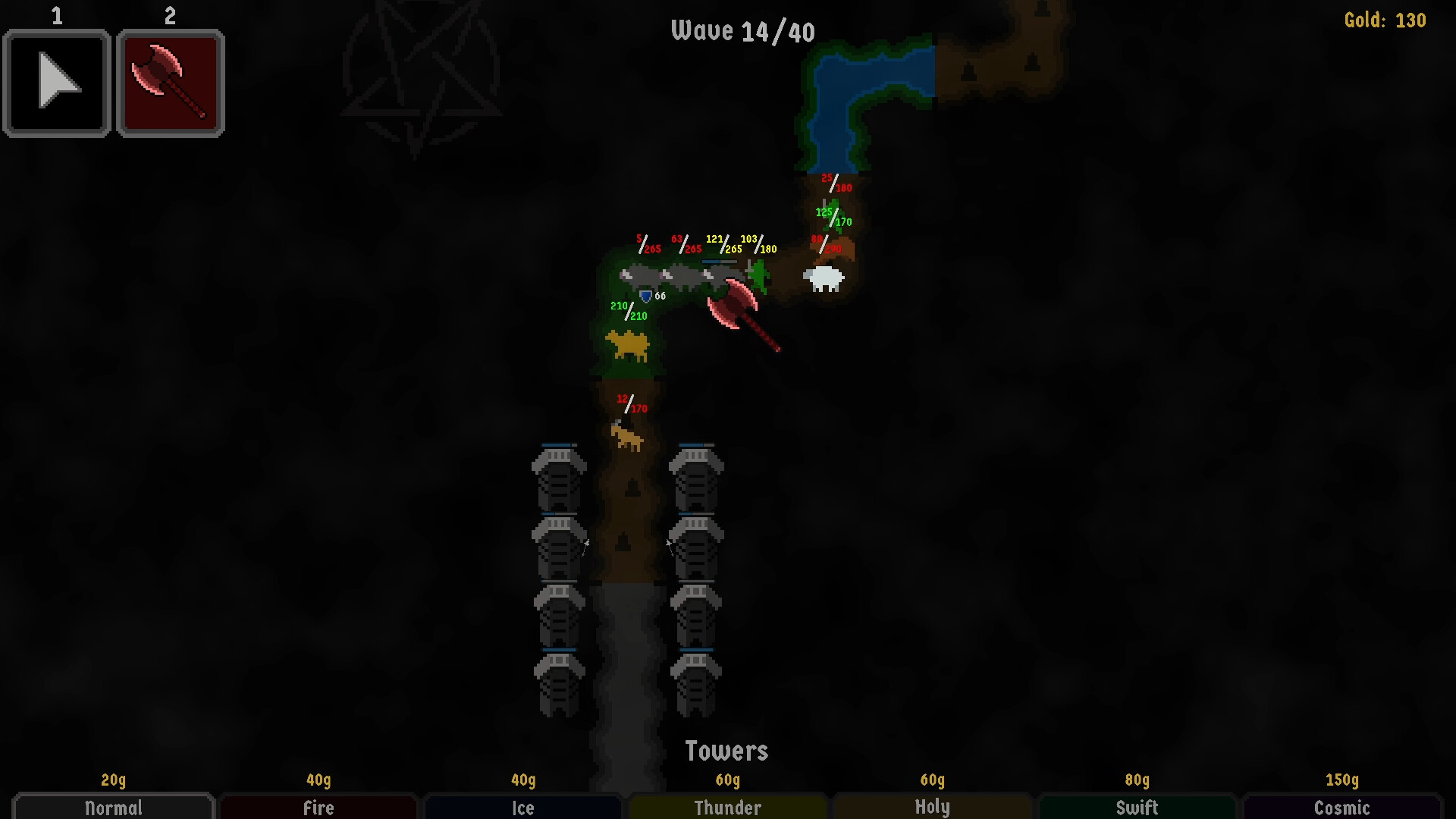Select the Normal tower for 20g
This screenshot has width=1456, height=819.
point(112,808)
